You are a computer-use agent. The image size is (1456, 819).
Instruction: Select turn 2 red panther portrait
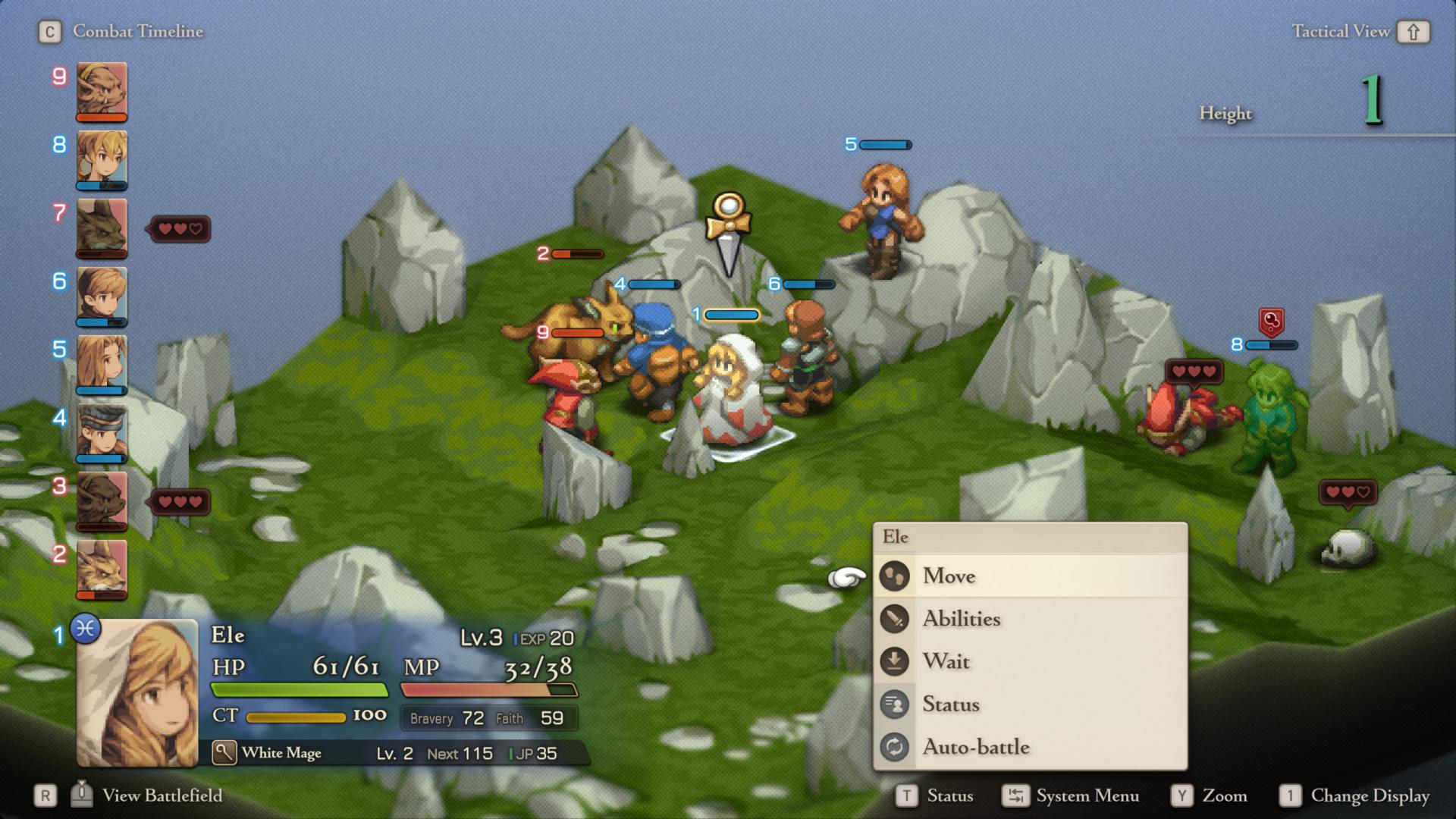pyautogui.click(x=102, y=569)
